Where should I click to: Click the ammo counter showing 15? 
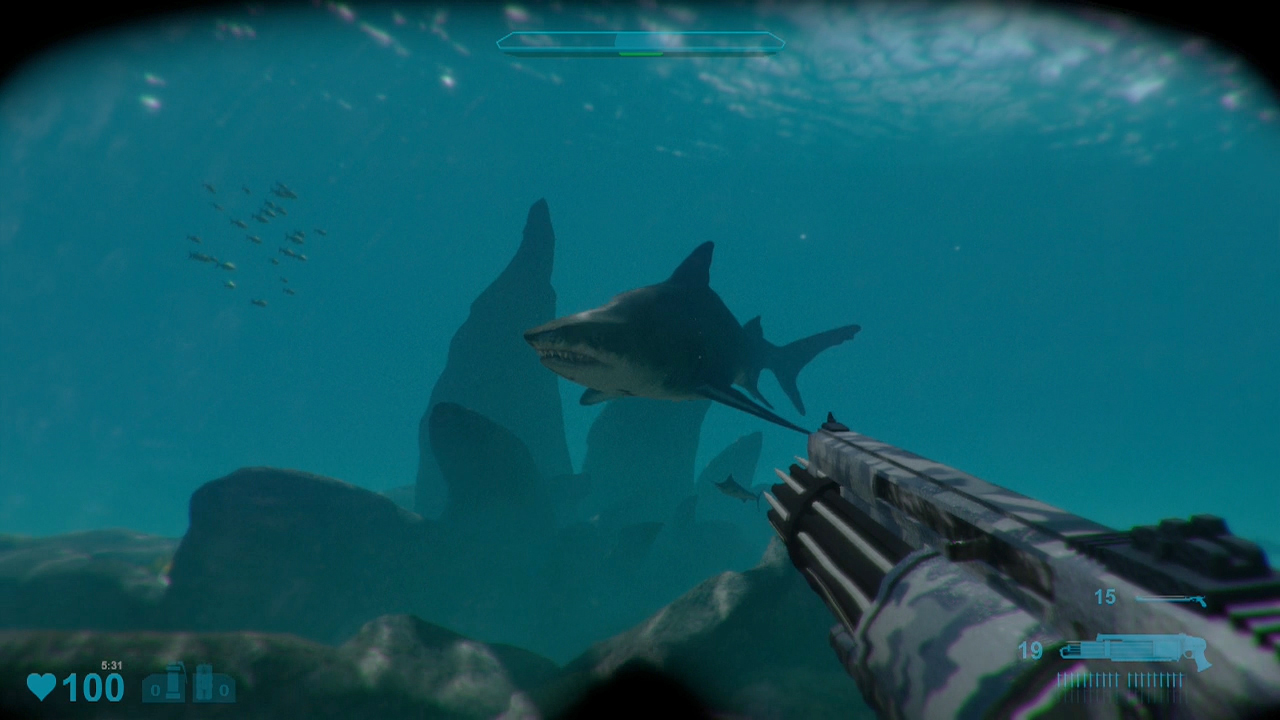point(1104,596)
